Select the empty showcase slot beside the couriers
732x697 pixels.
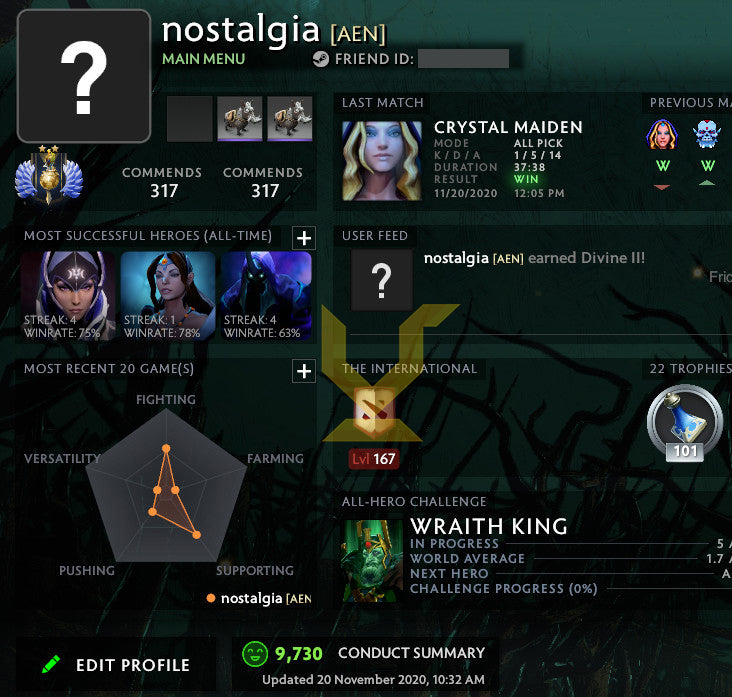(x=189, y=120)
